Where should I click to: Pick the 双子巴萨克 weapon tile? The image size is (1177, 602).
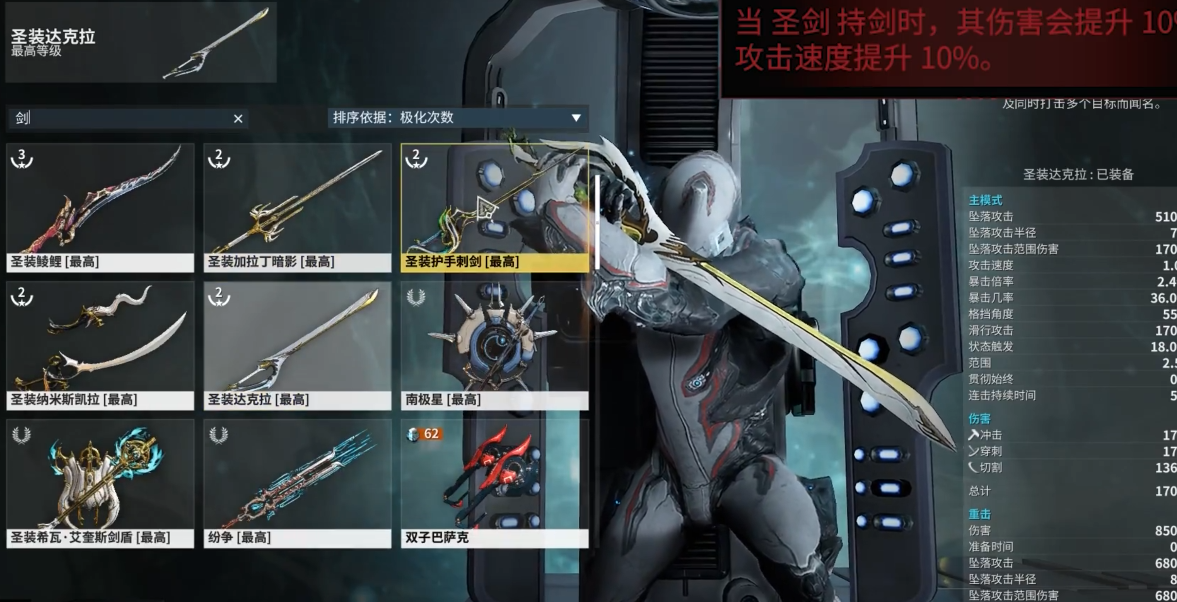[x=494, y=483]
